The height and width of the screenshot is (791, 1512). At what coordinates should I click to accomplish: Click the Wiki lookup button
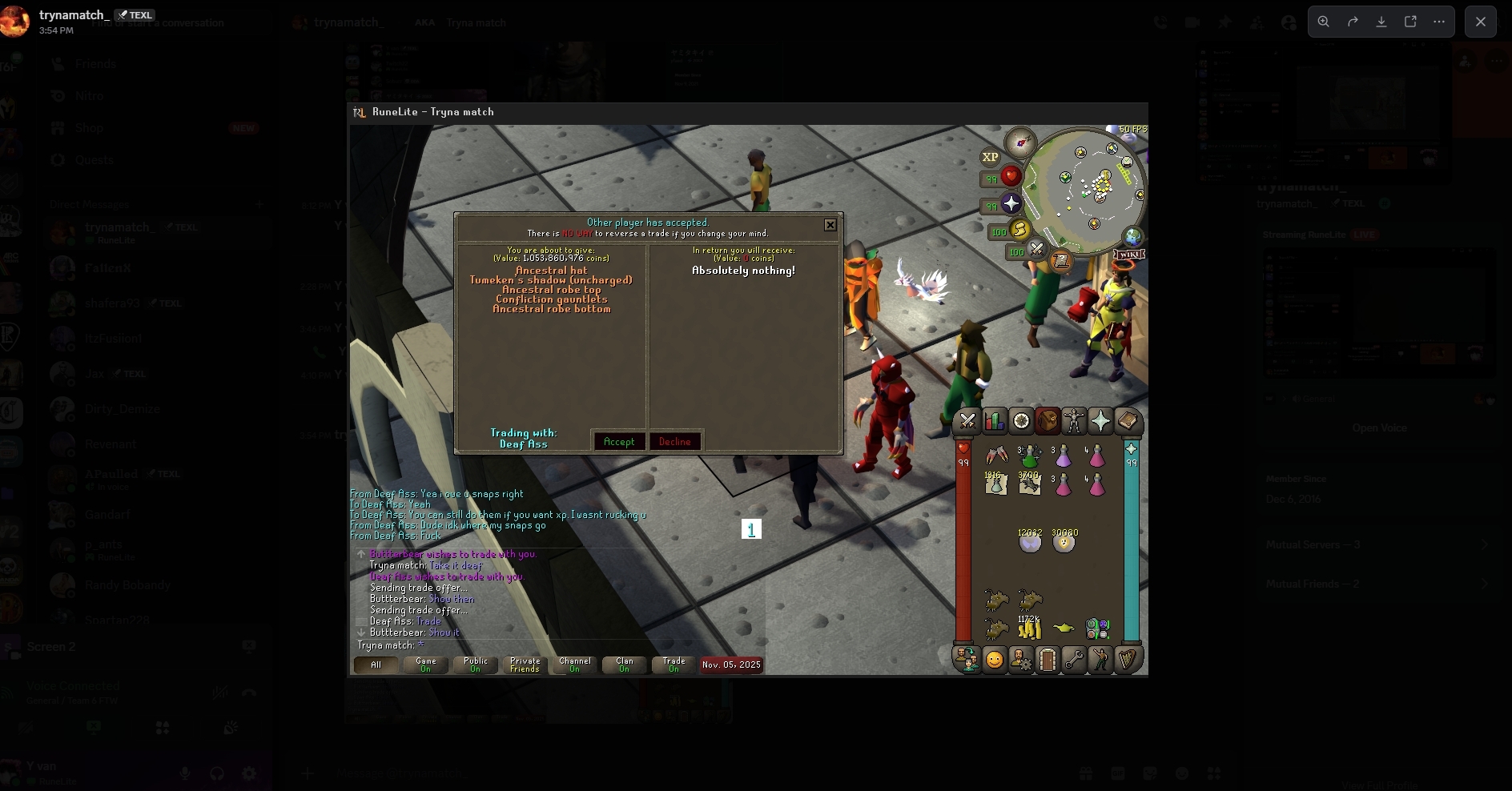[x=1129, y=255]
